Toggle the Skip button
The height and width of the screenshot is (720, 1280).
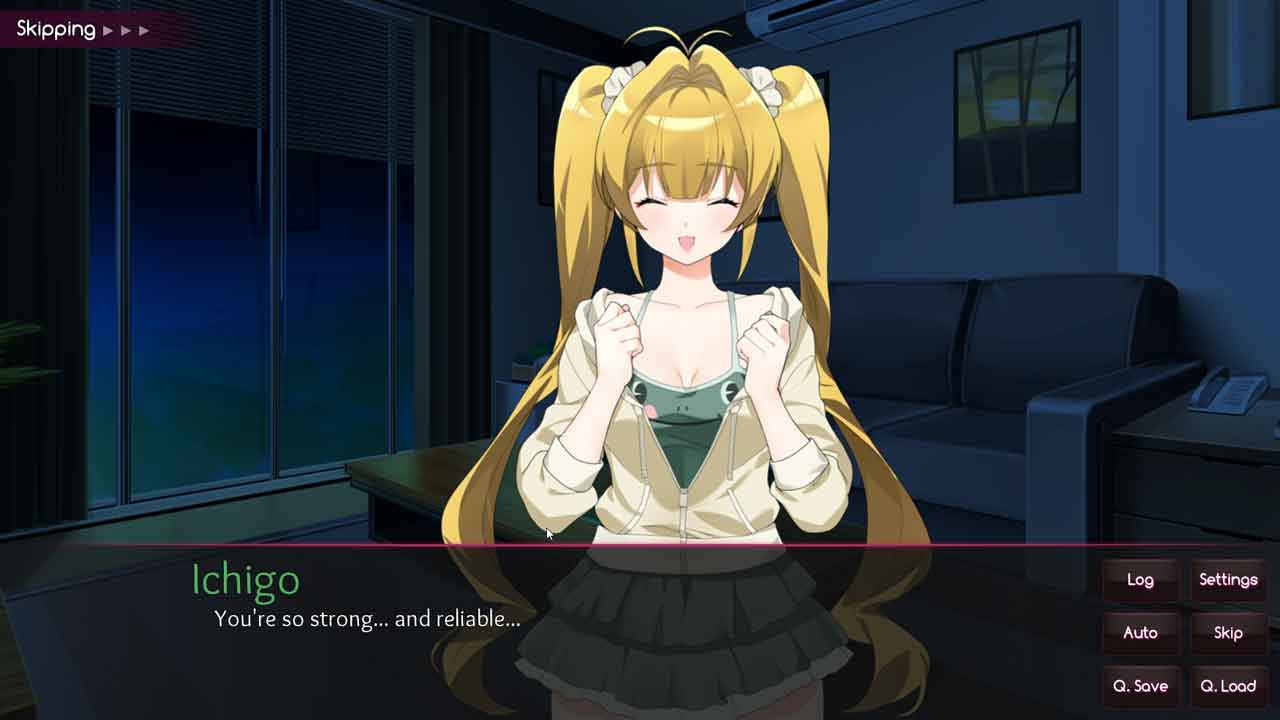click(x=1228, y=633)
